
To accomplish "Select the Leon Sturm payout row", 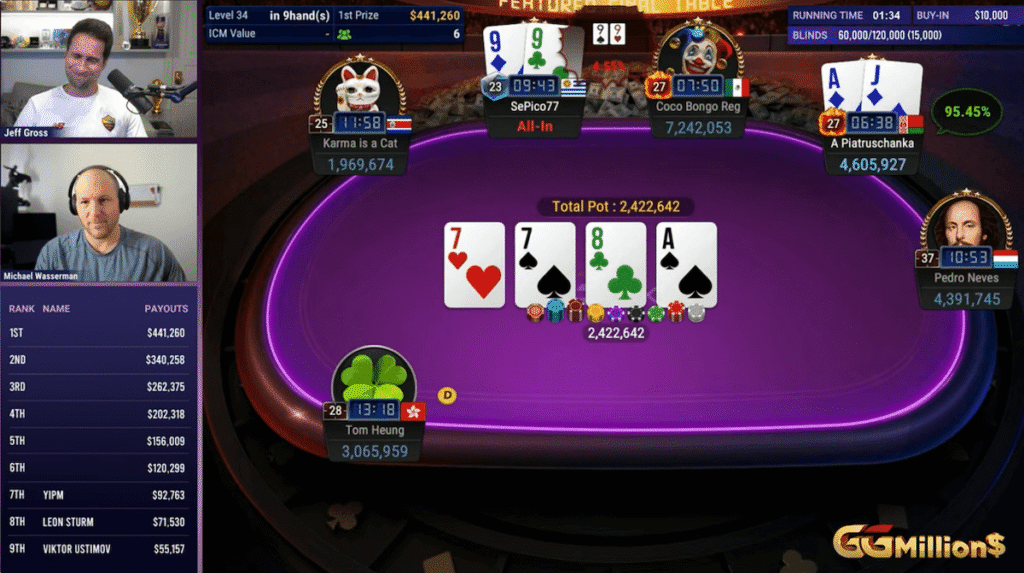I will 98,522.
